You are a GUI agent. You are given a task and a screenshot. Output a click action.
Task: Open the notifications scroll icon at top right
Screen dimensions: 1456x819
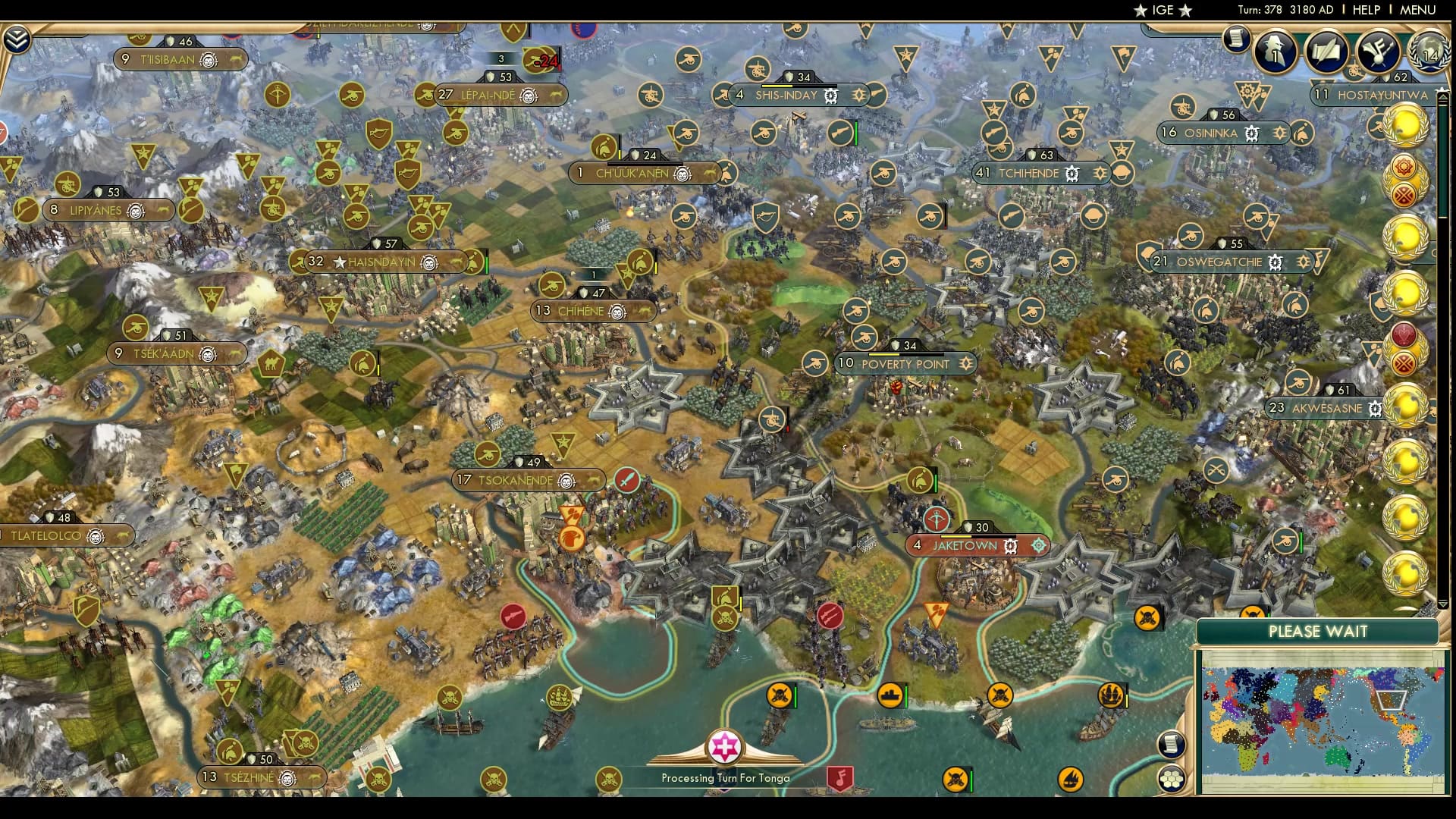pos(1239,37)
